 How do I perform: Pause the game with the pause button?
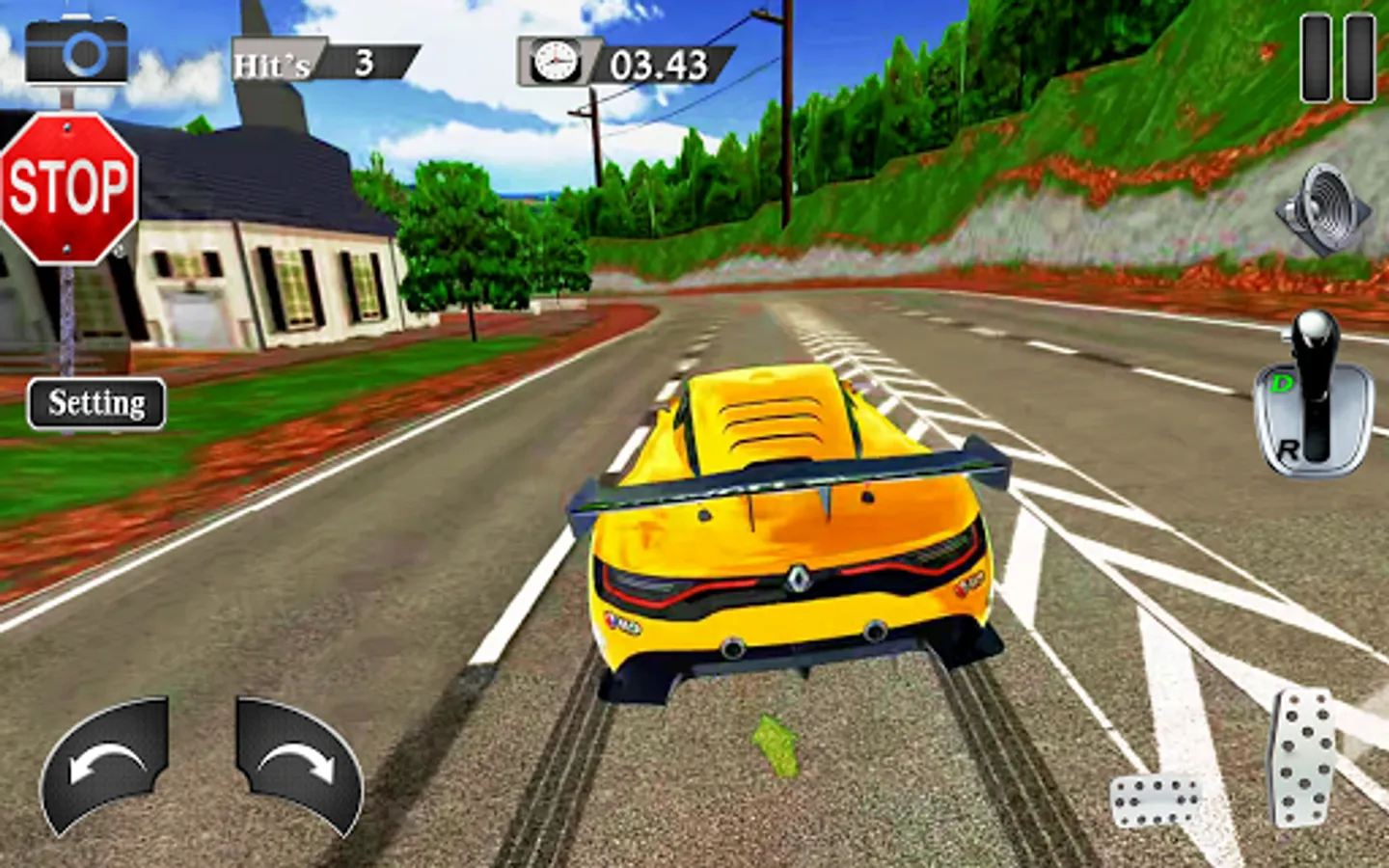coord(1337,58)
